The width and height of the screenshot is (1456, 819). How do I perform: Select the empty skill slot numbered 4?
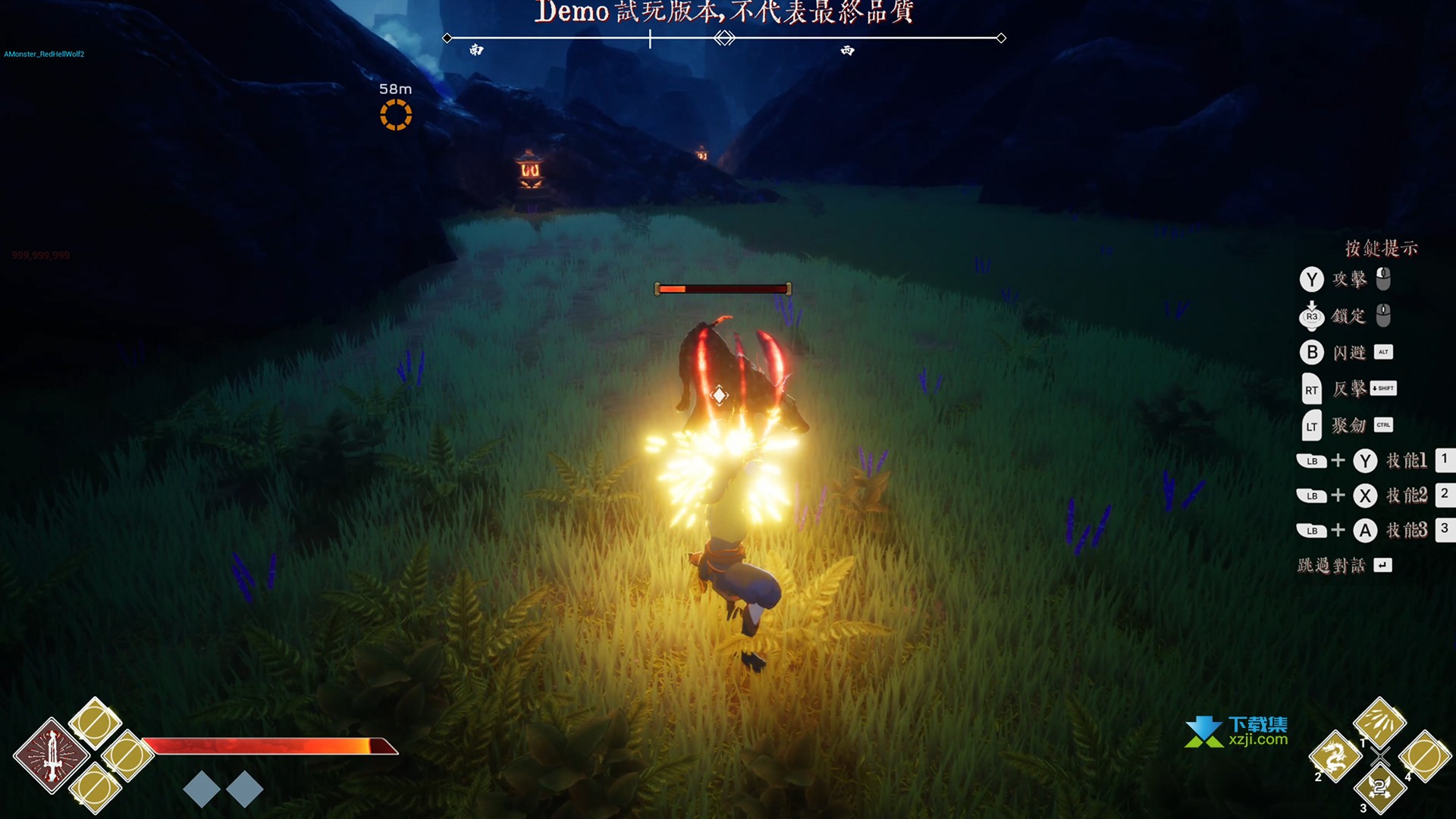1425,756
